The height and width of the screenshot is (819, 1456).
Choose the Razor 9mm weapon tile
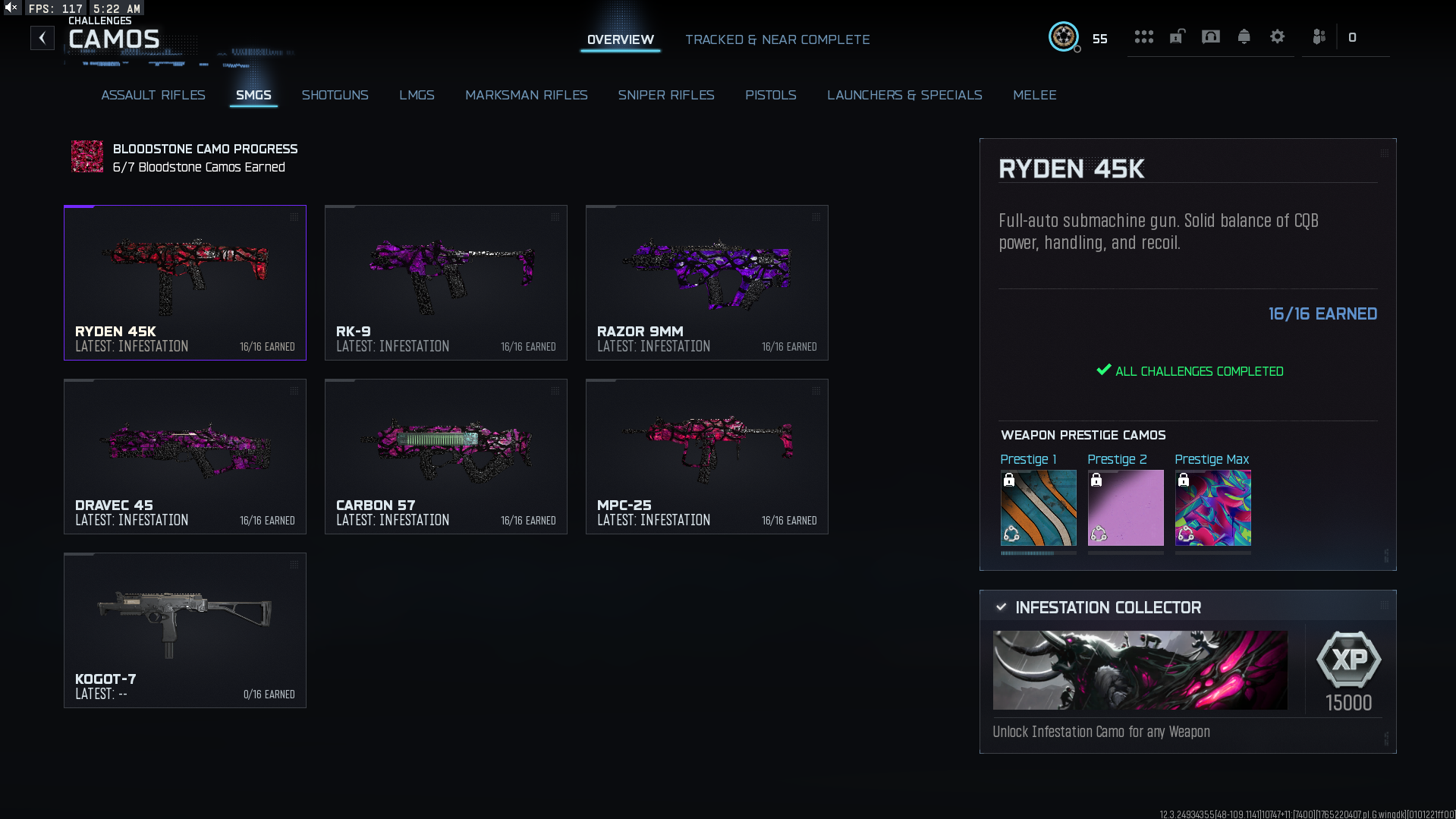coord(706,282)
